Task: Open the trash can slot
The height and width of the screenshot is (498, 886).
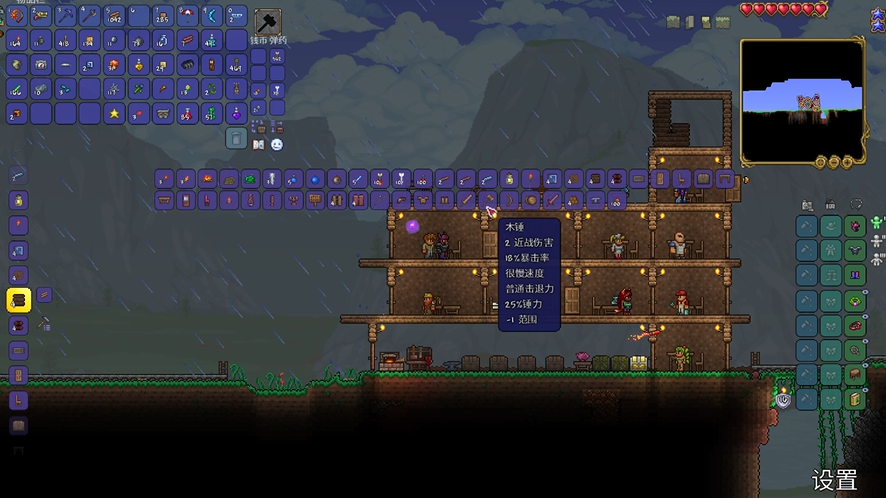Action: (x=236, y=137)
